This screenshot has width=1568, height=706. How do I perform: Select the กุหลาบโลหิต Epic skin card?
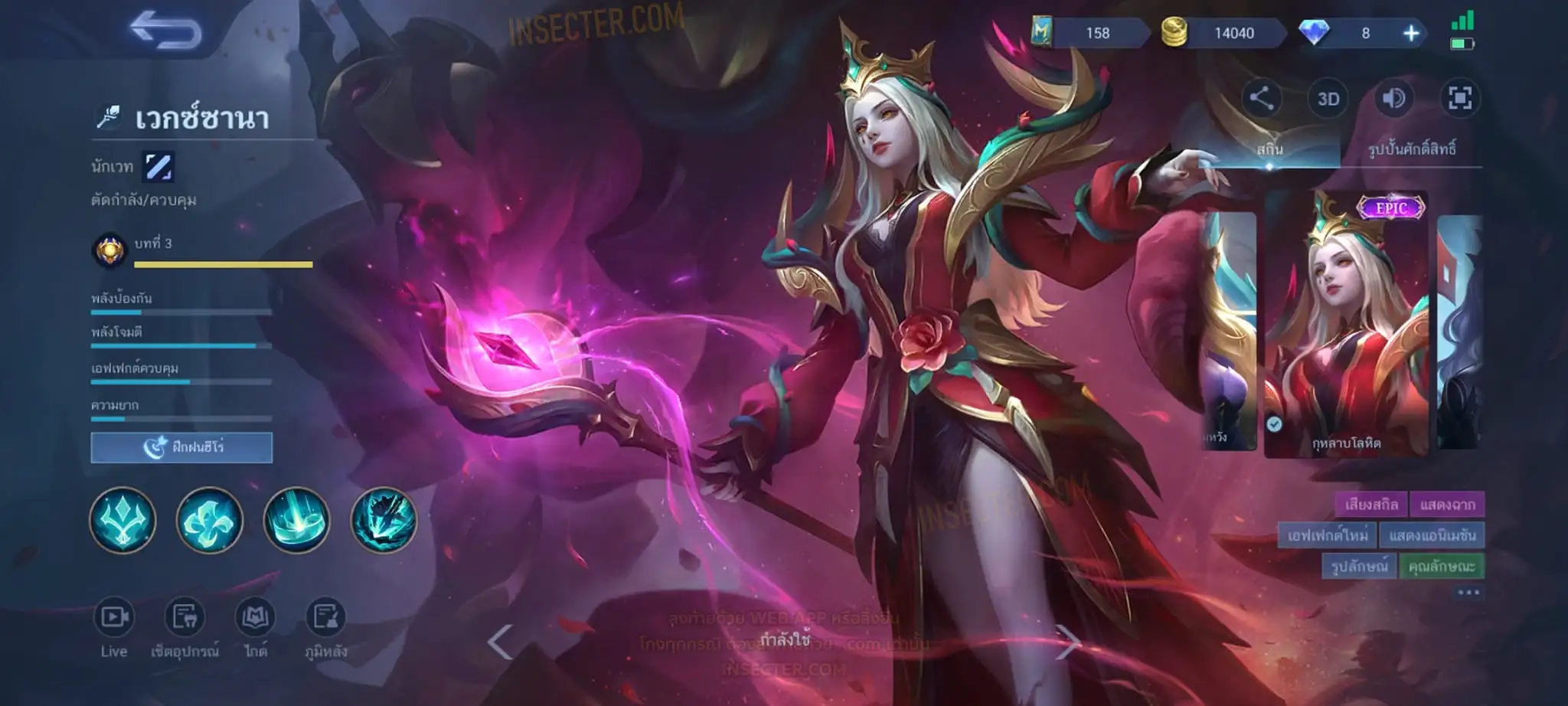[1346, 325]
